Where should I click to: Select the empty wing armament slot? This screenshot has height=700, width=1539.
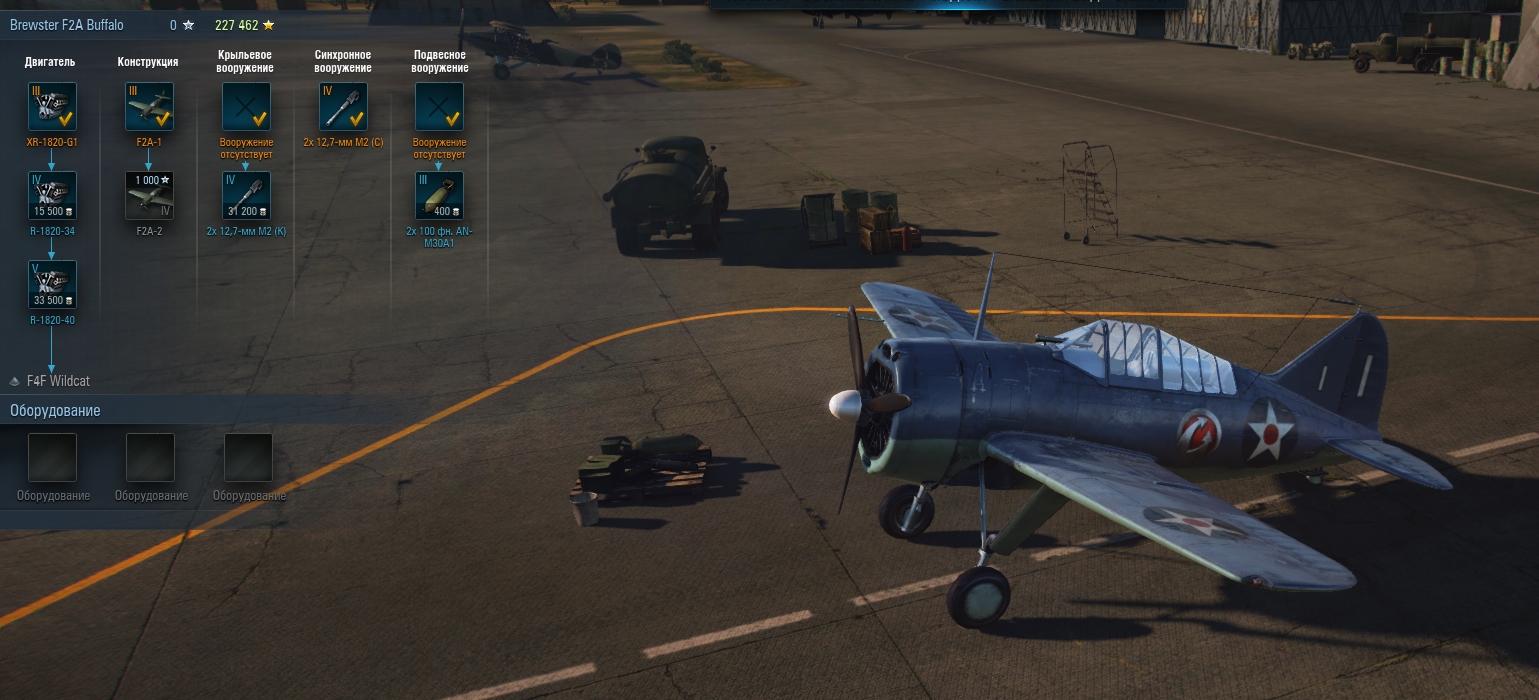click(245, 107)
